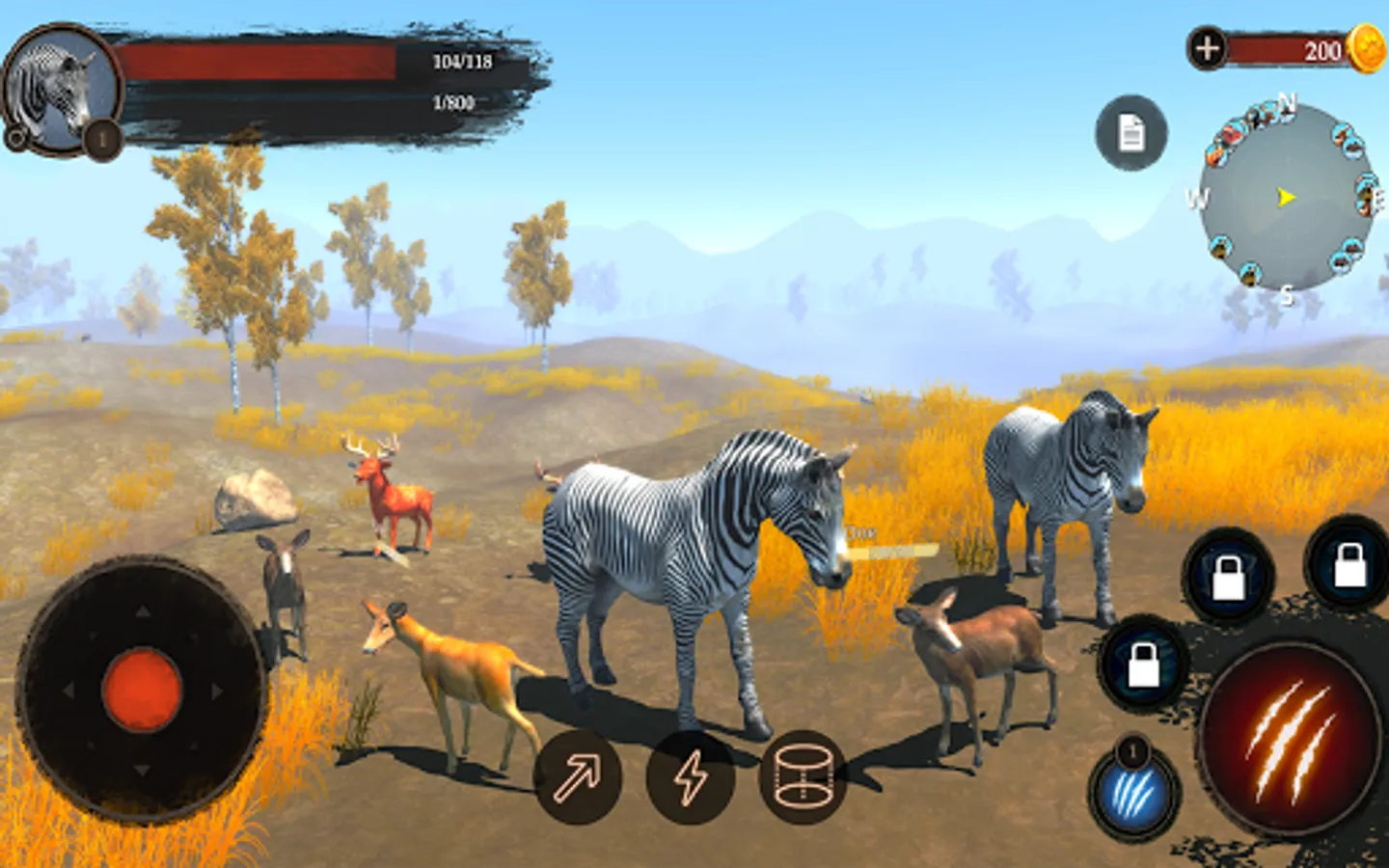Use the blue claw skill

(x=1136, y=795)
